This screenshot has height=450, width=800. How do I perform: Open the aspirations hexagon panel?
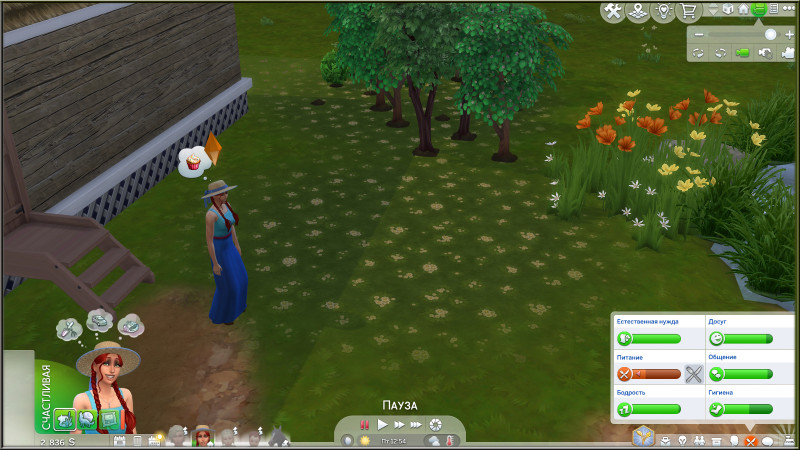point(645,435)
